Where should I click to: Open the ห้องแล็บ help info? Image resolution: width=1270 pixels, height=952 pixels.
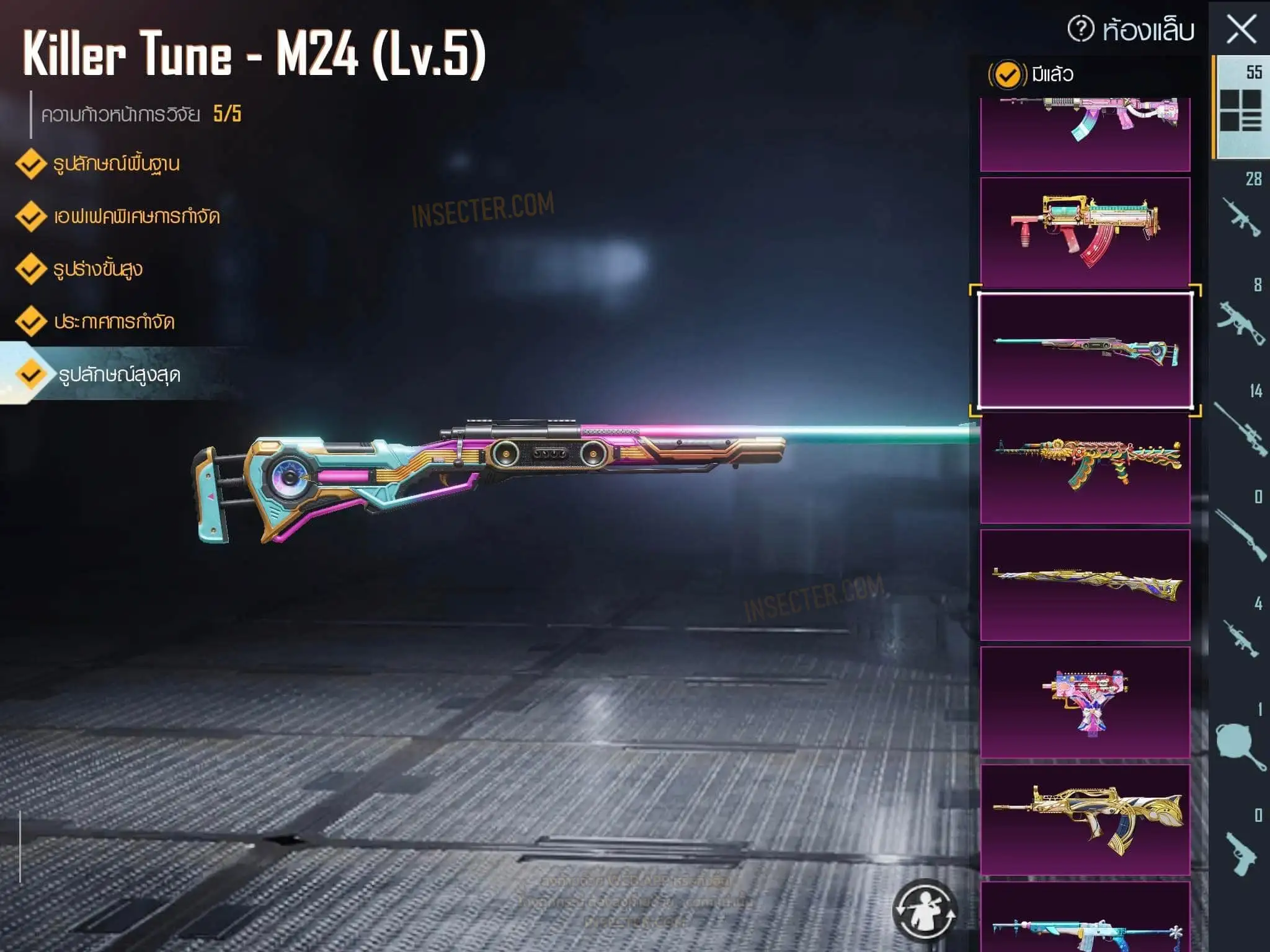[x=1081, y=29]
